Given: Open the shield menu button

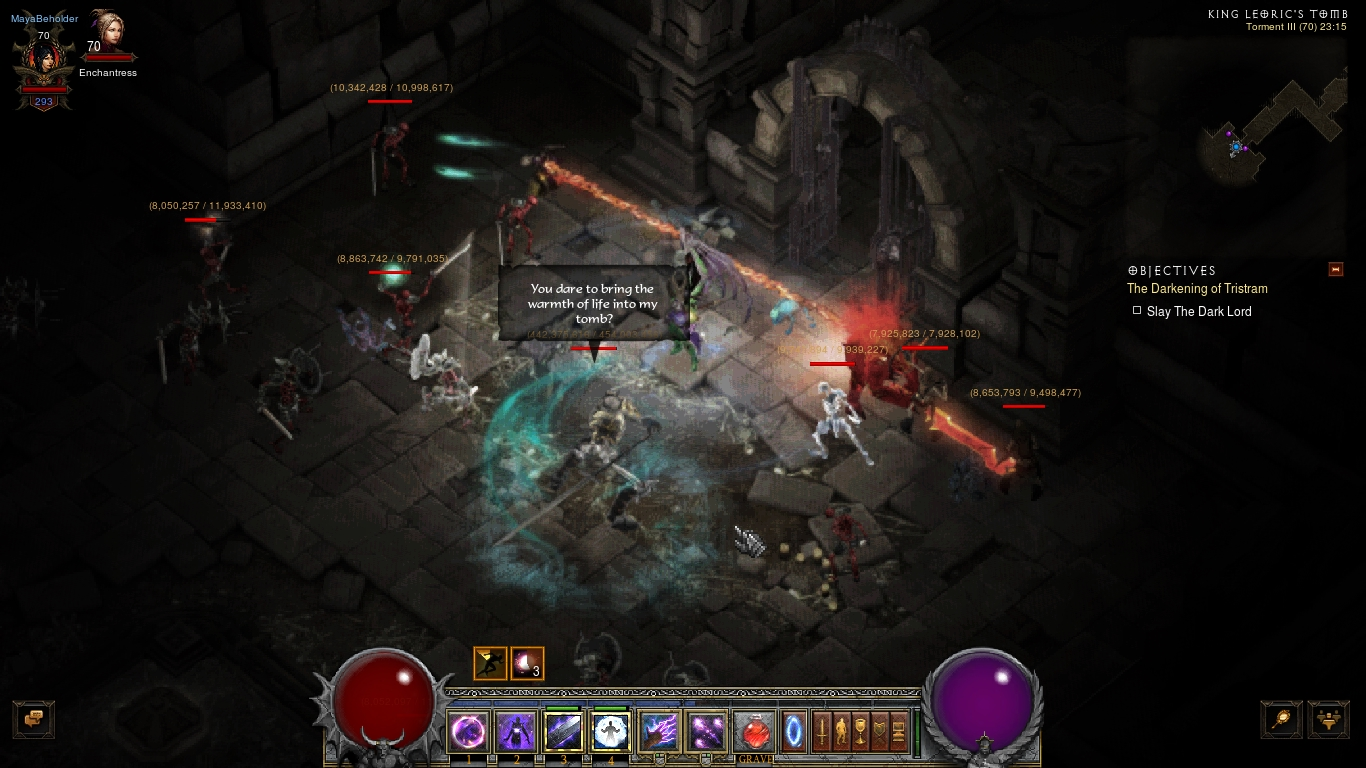Looking at the screenshot, I should pyautogui.click(x=880, y=730).
